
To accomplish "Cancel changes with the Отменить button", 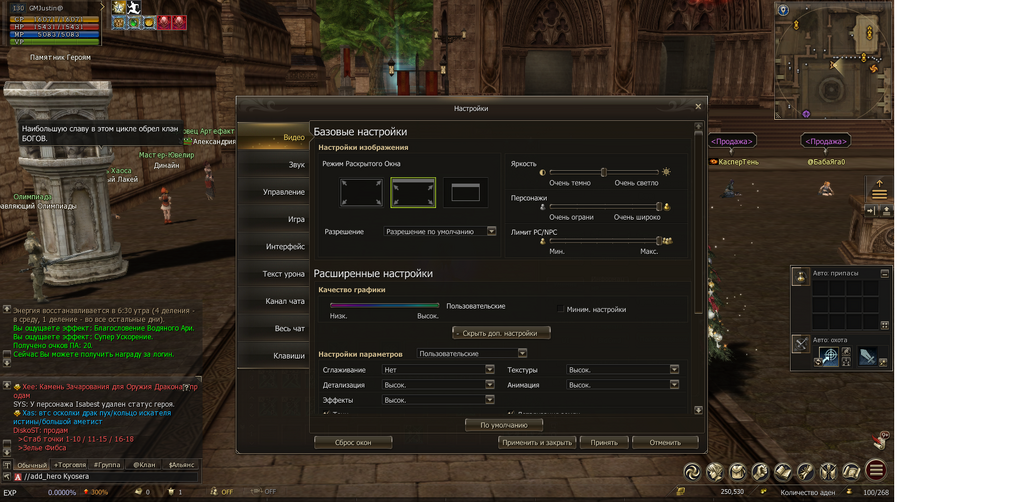I will click(665, 442).
